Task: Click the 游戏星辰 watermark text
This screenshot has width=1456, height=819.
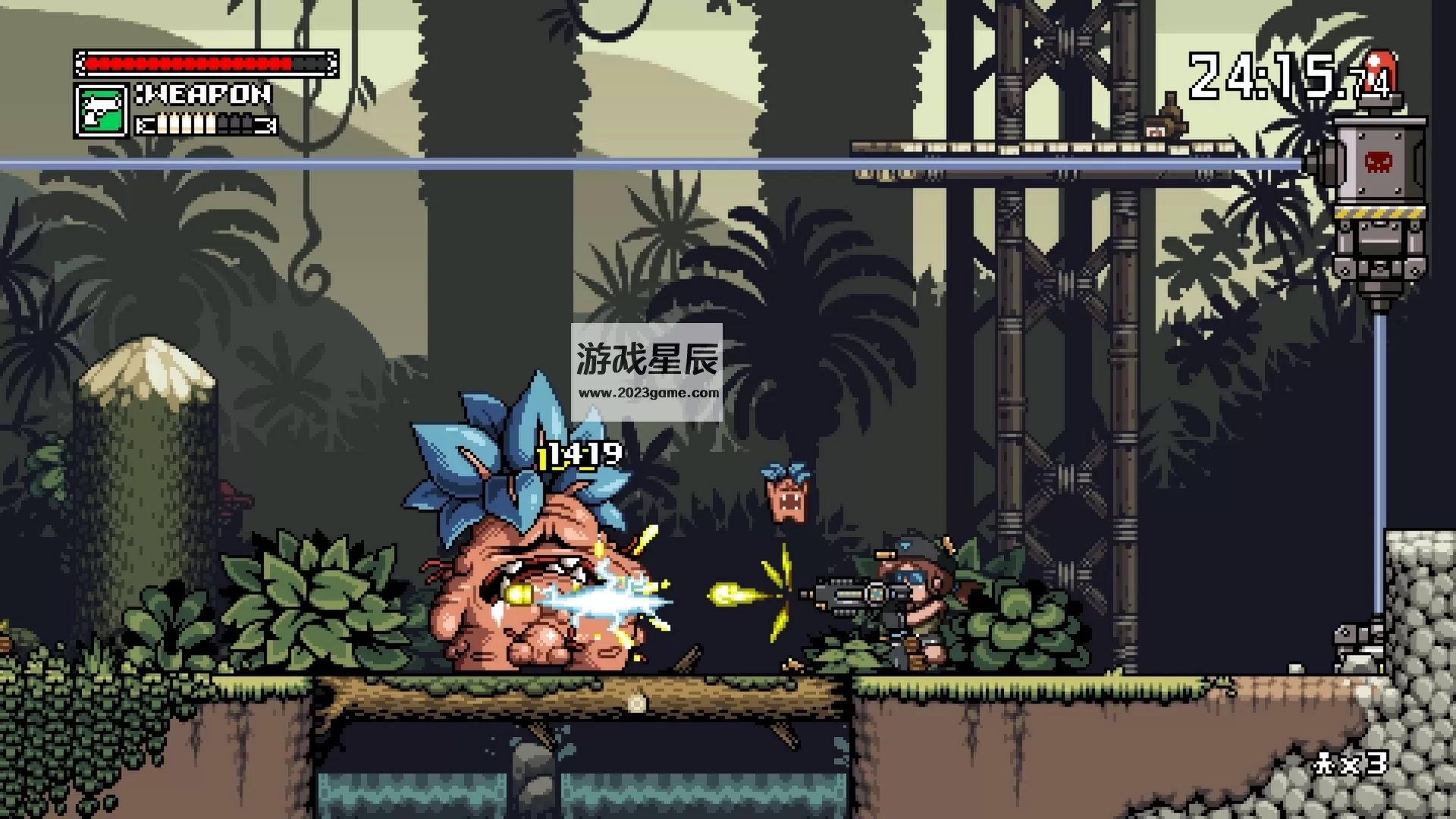Action: tap(648, 356)
